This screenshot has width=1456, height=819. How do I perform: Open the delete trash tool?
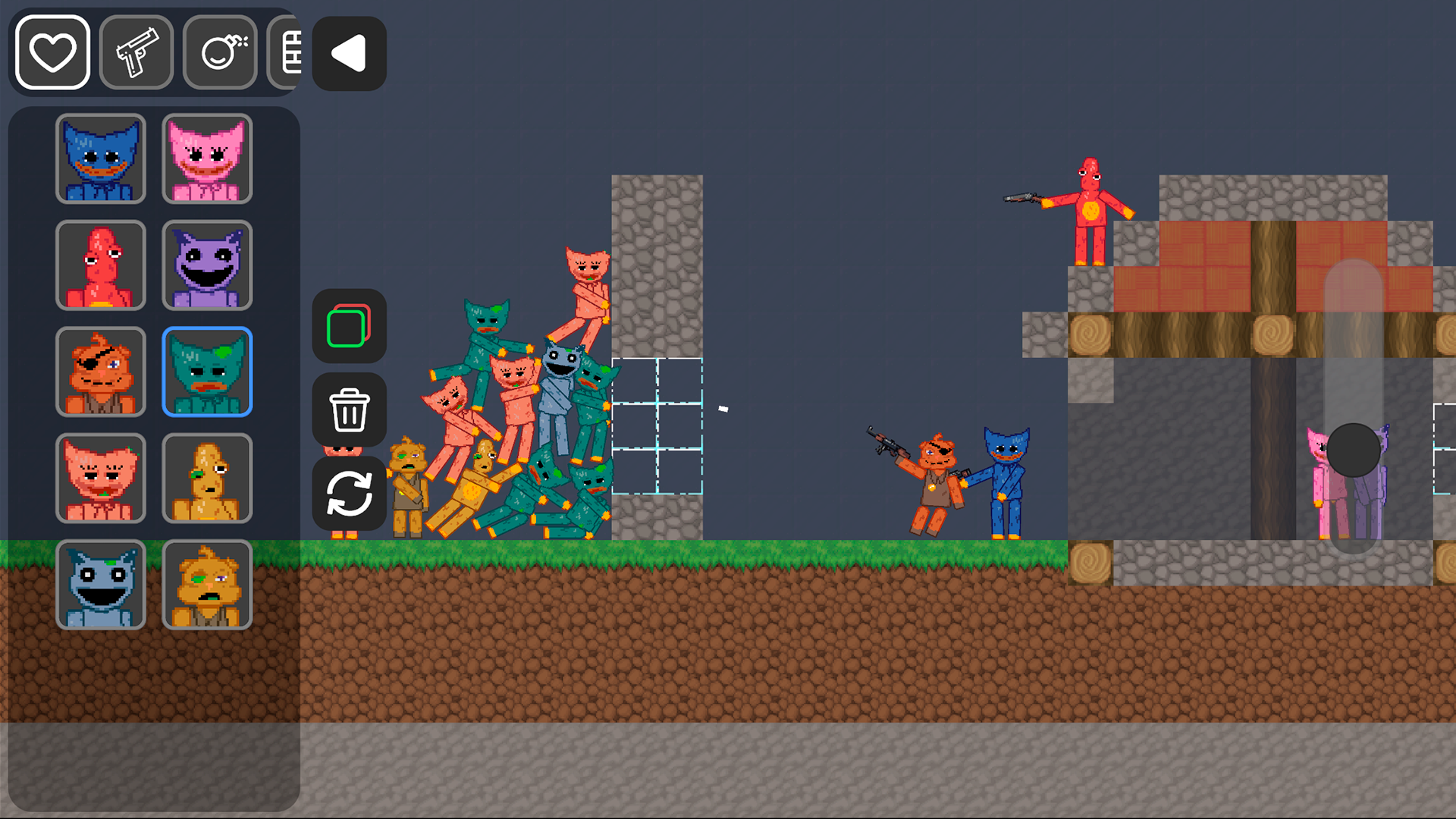[349, 409]
